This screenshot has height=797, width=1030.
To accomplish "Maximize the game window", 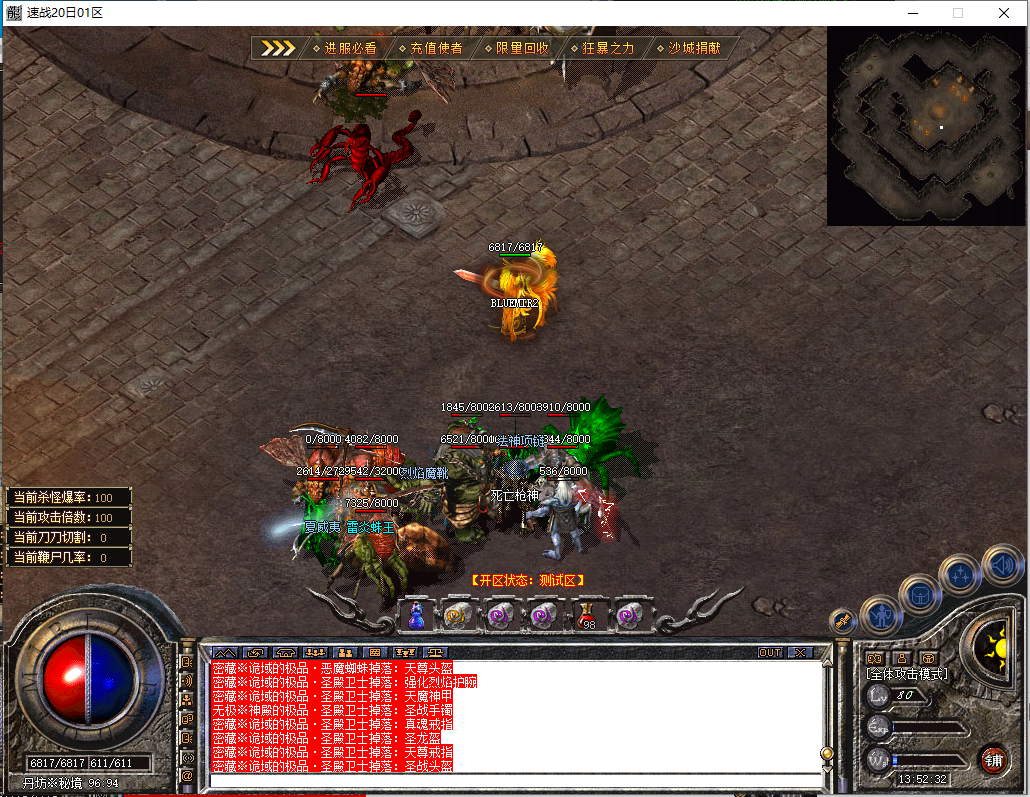I will point(957,13).
